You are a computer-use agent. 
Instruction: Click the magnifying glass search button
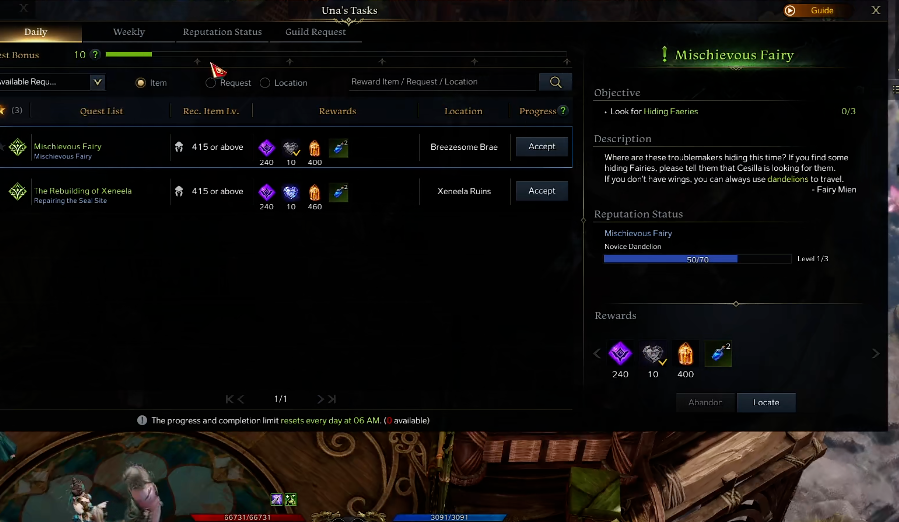[555, 82]
